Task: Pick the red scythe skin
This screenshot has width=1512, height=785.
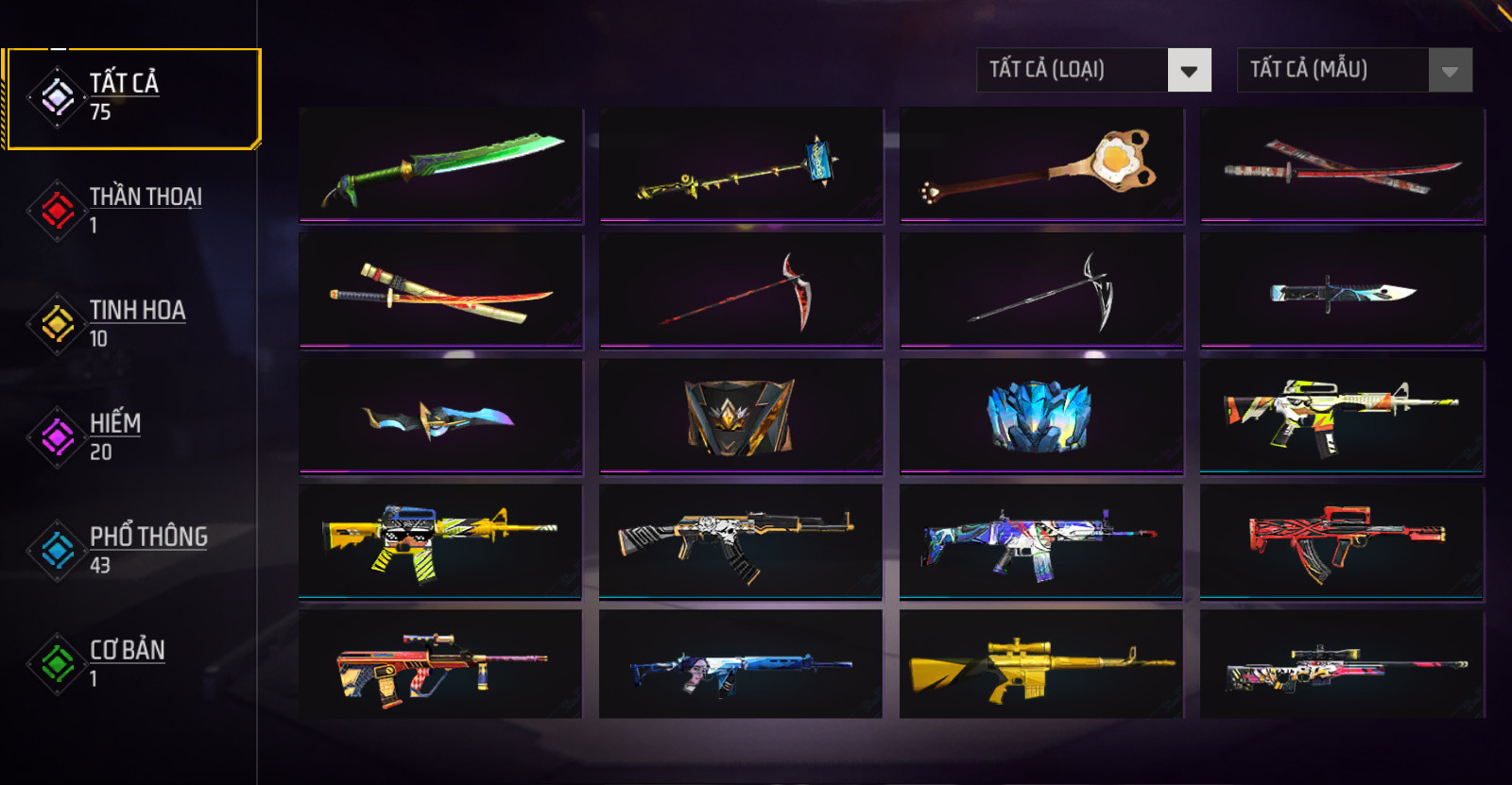Action: coord(741,291)
